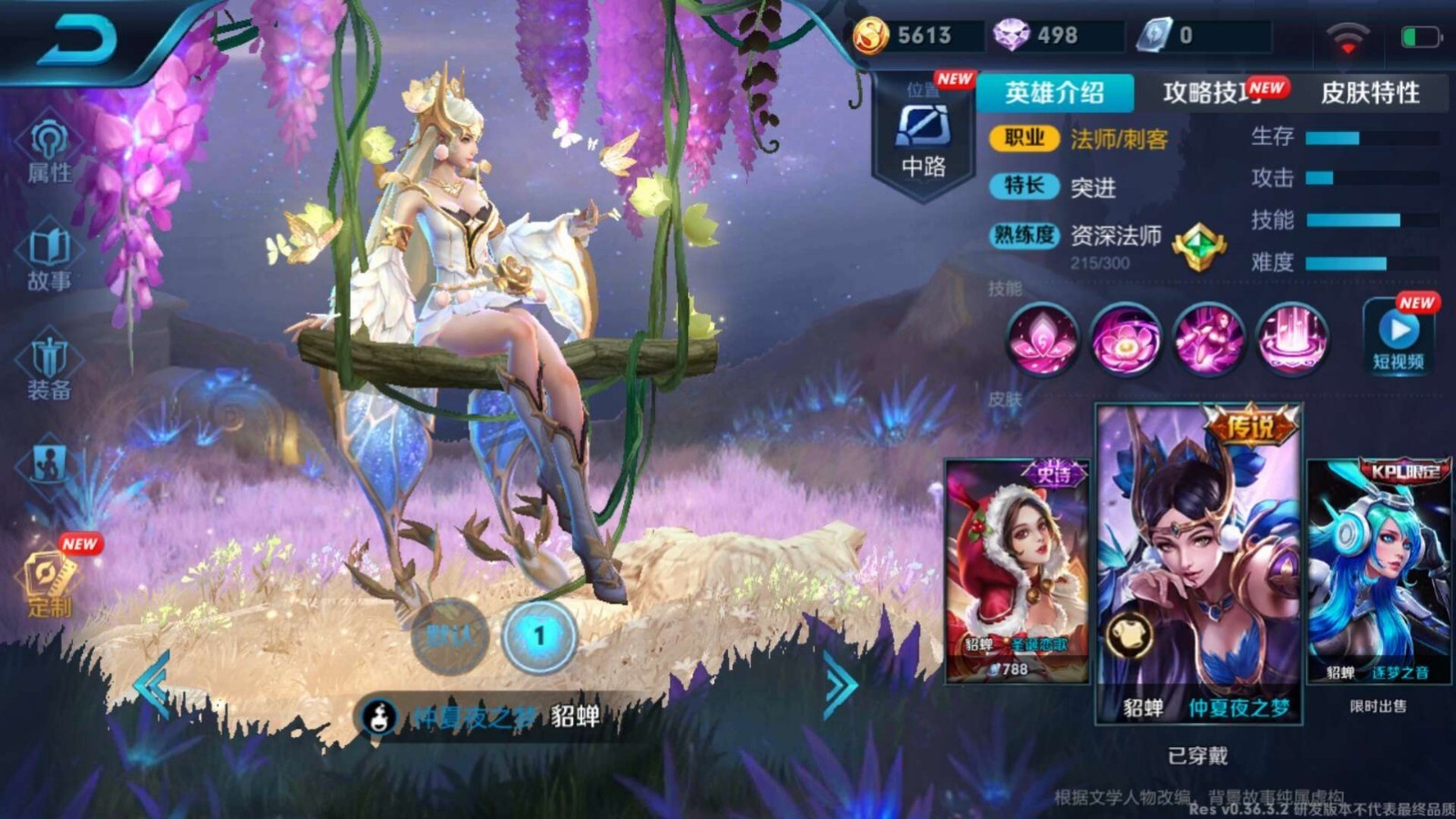This screenshot has height=819, width=1456.
Task: Switch to the 攻略技巧 tab
Action: 1214,94
